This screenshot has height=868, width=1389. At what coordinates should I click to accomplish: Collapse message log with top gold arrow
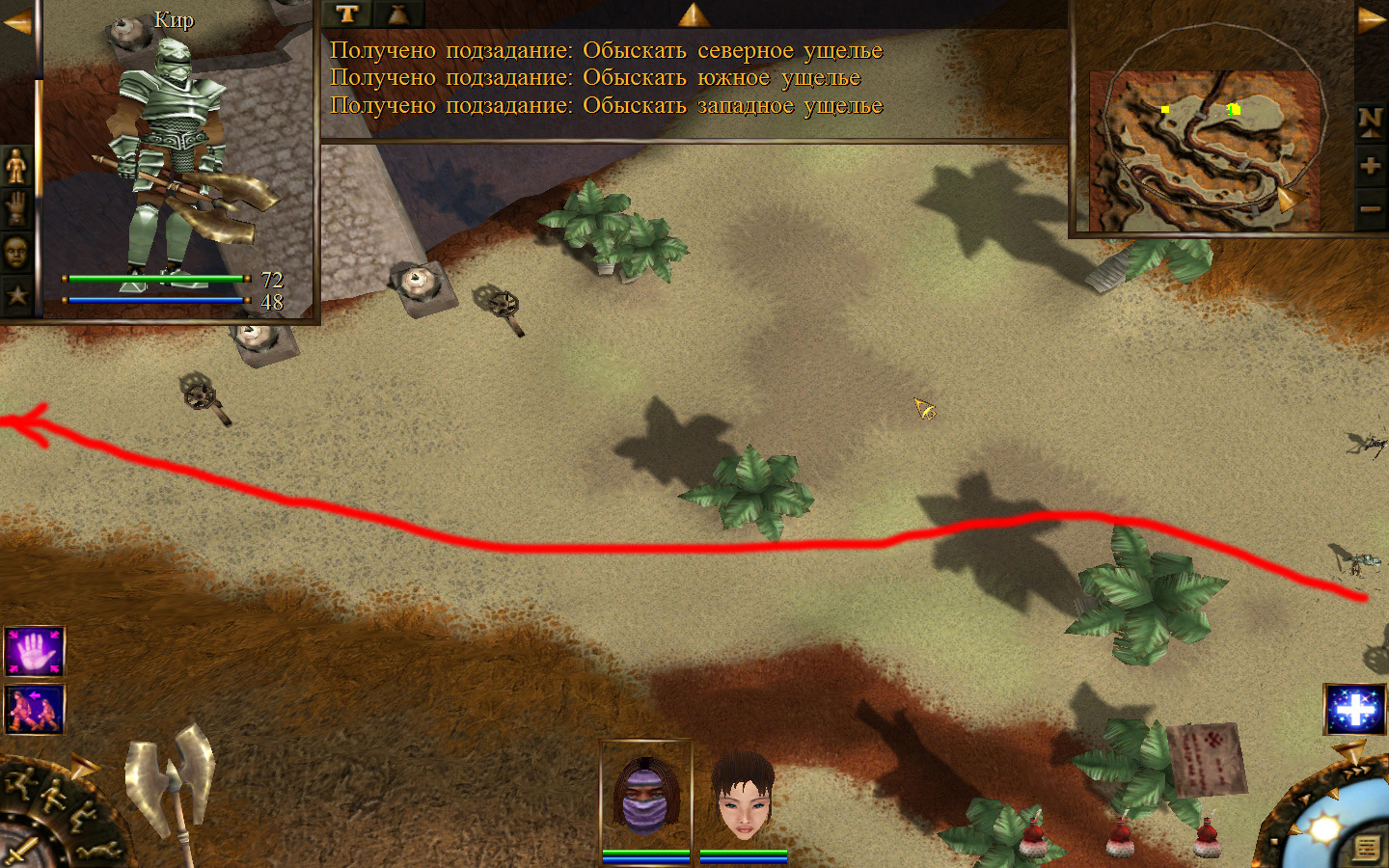[693, 14]
